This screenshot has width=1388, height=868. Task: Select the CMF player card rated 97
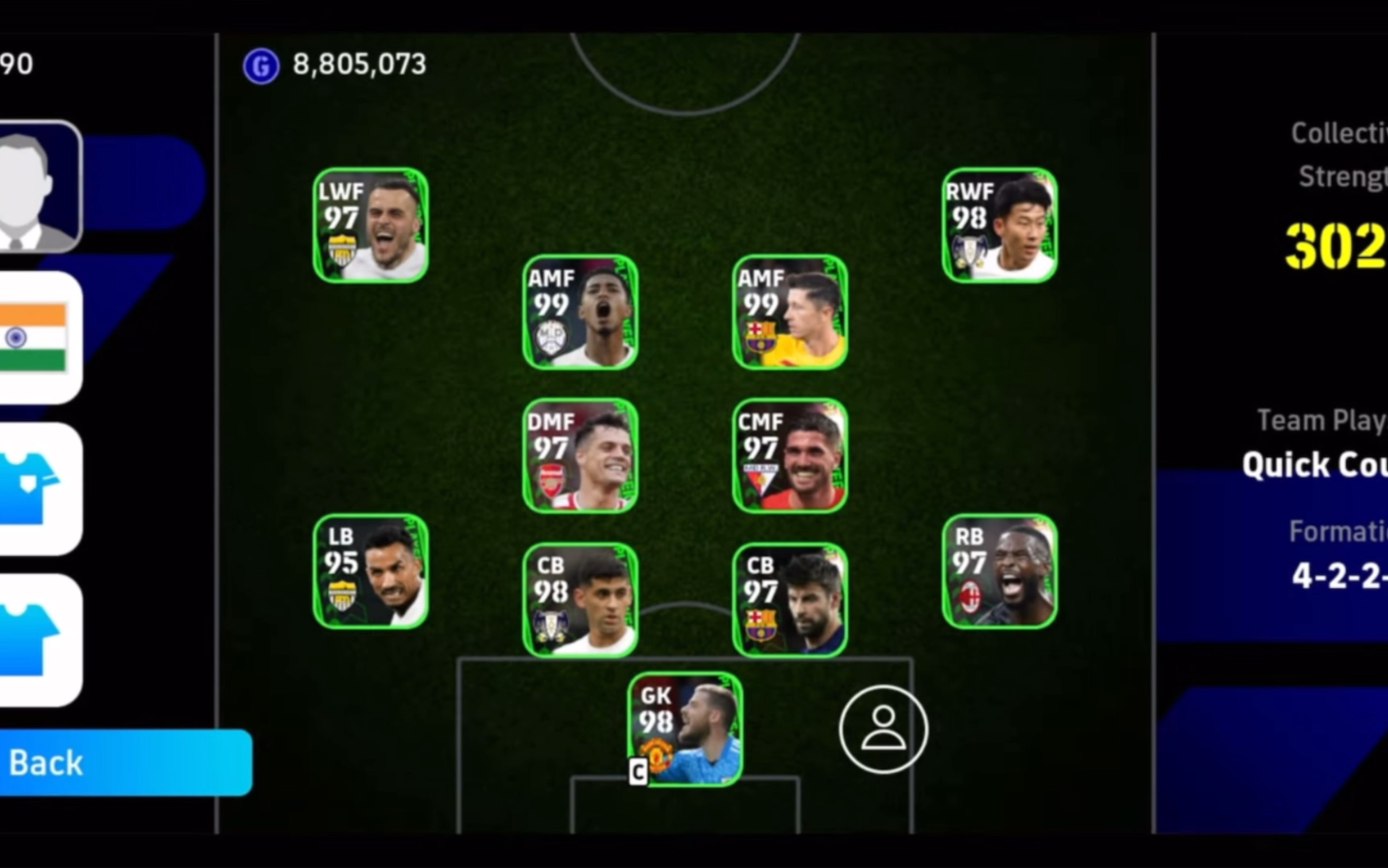[x=790, y=455]
